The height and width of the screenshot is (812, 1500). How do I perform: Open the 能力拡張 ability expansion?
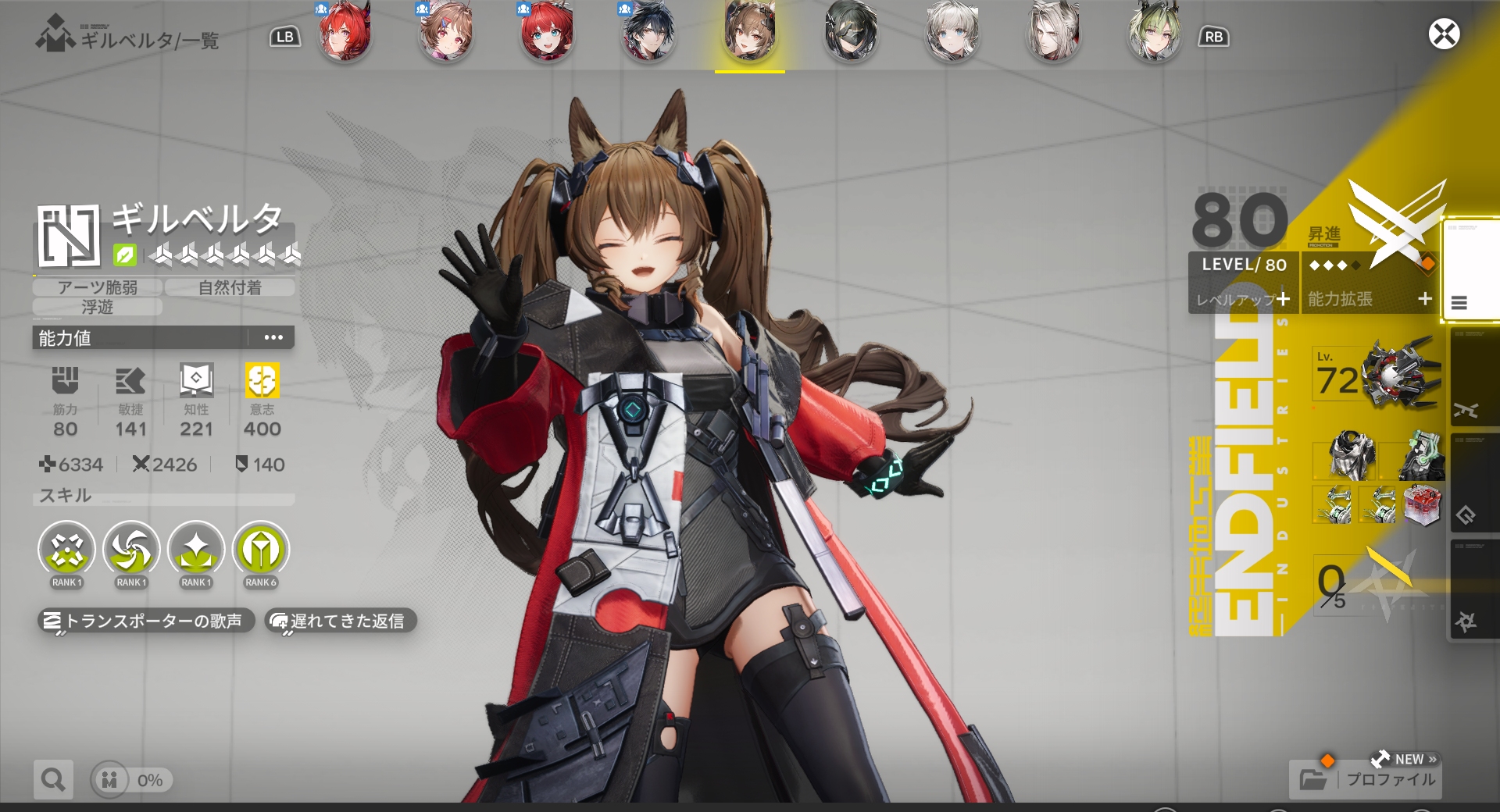tap(1370, 299)
